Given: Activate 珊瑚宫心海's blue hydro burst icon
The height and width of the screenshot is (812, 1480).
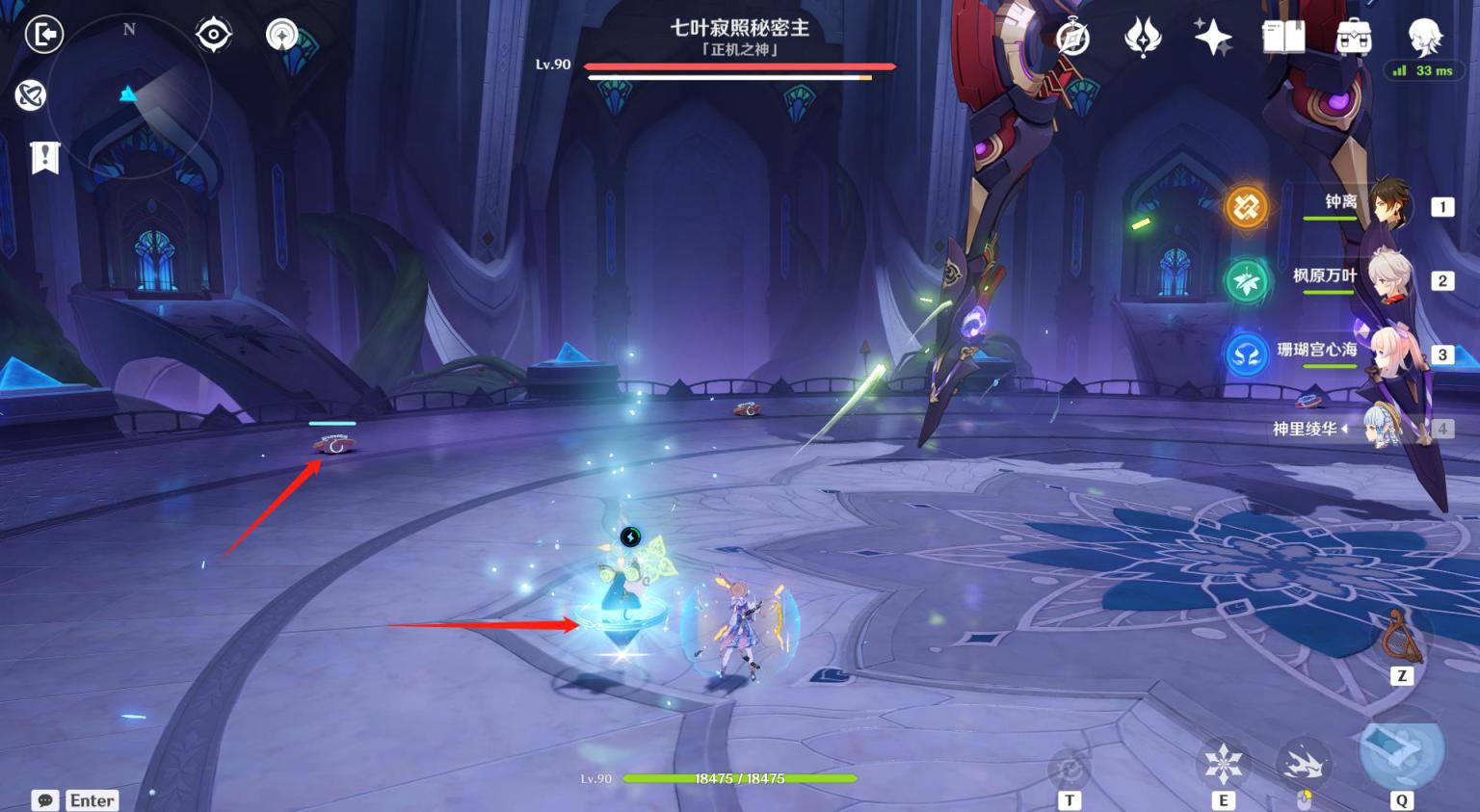Looking at the screenshot, I should tap(1246, 354).
